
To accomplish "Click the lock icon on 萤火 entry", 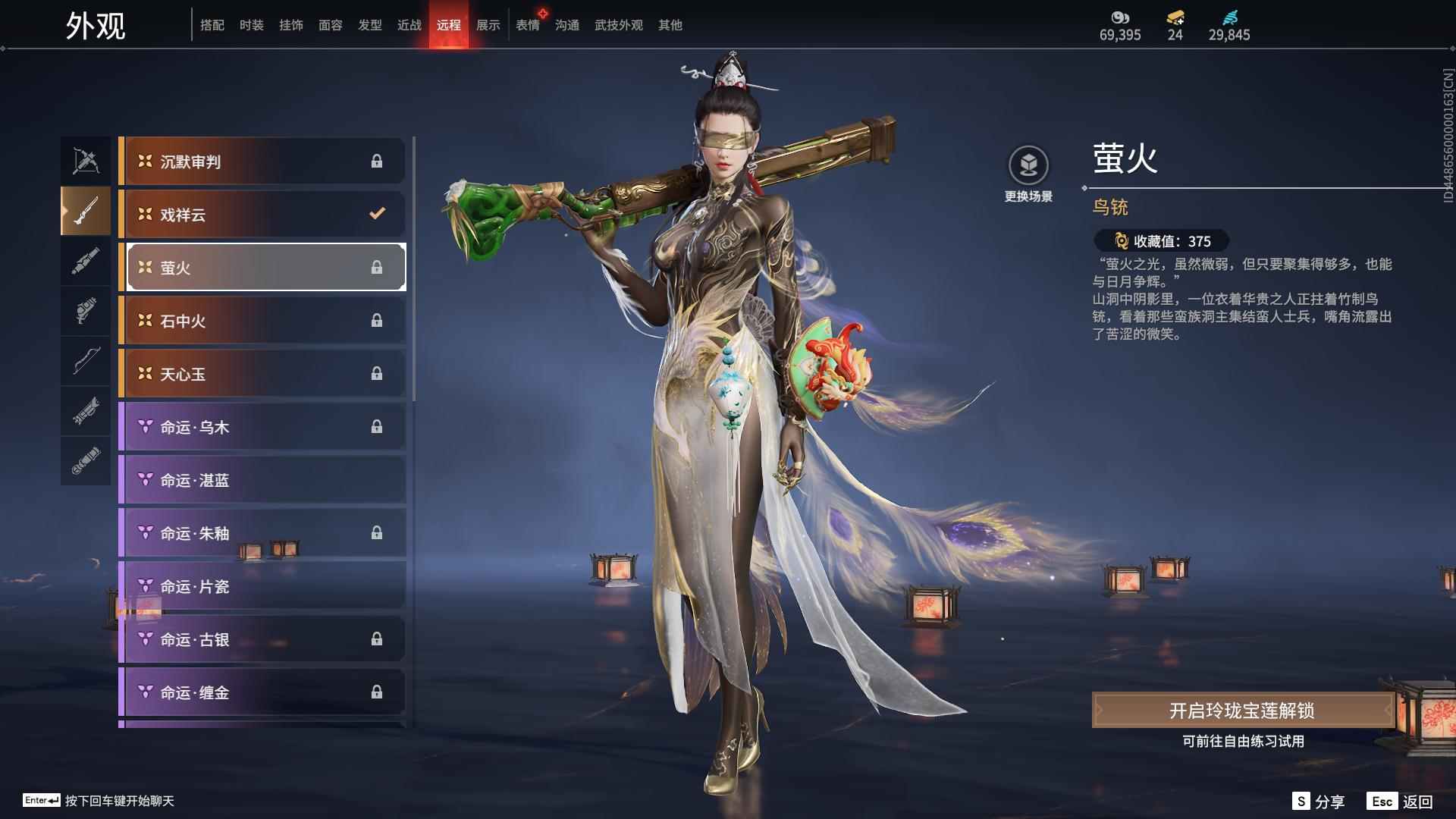I will click(377, 267).
